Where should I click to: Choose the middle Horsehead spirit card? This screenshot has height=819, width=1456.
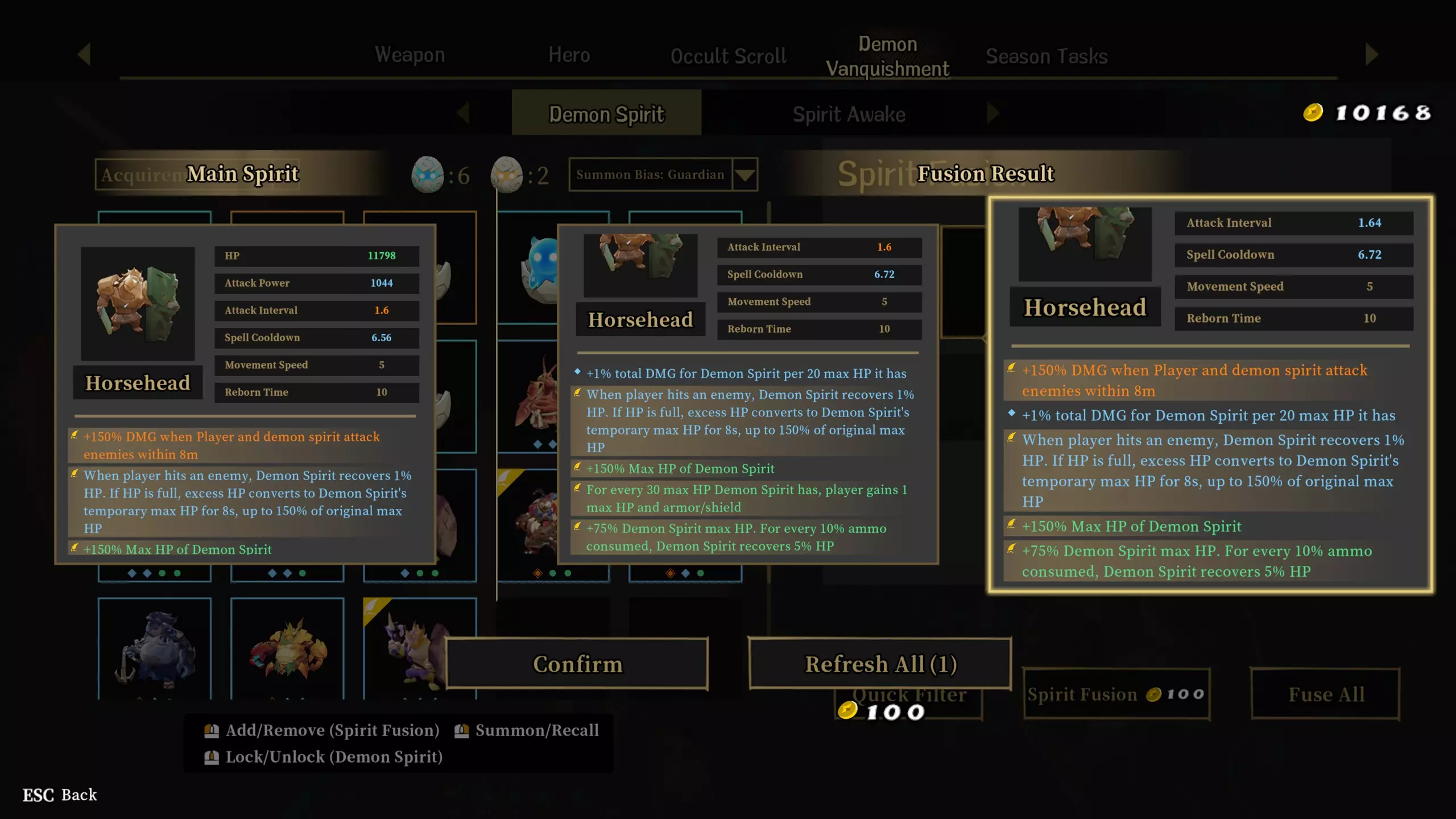click(747, 395)
